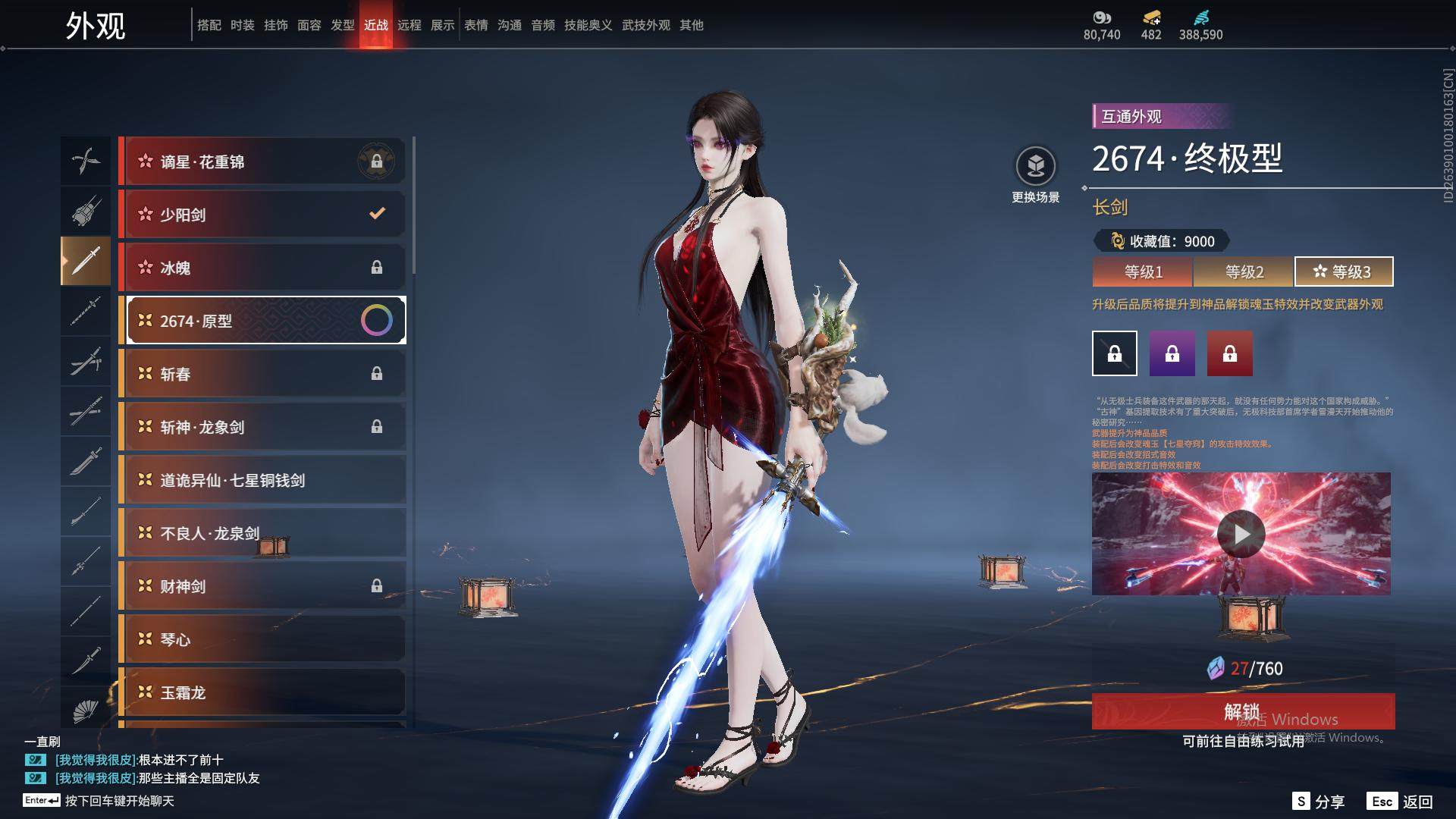Go back with the 返回 button
This screenshot has width=1456, height=819.
(1401, 802)
